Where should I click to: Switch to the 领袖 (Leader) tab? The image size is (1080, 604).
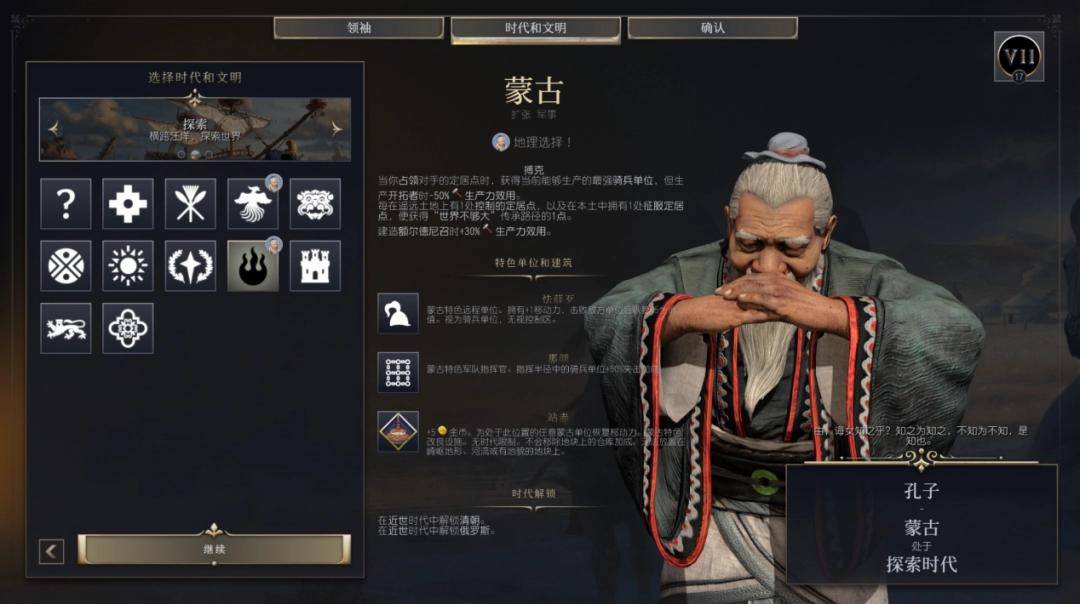(x=359, y=28)
